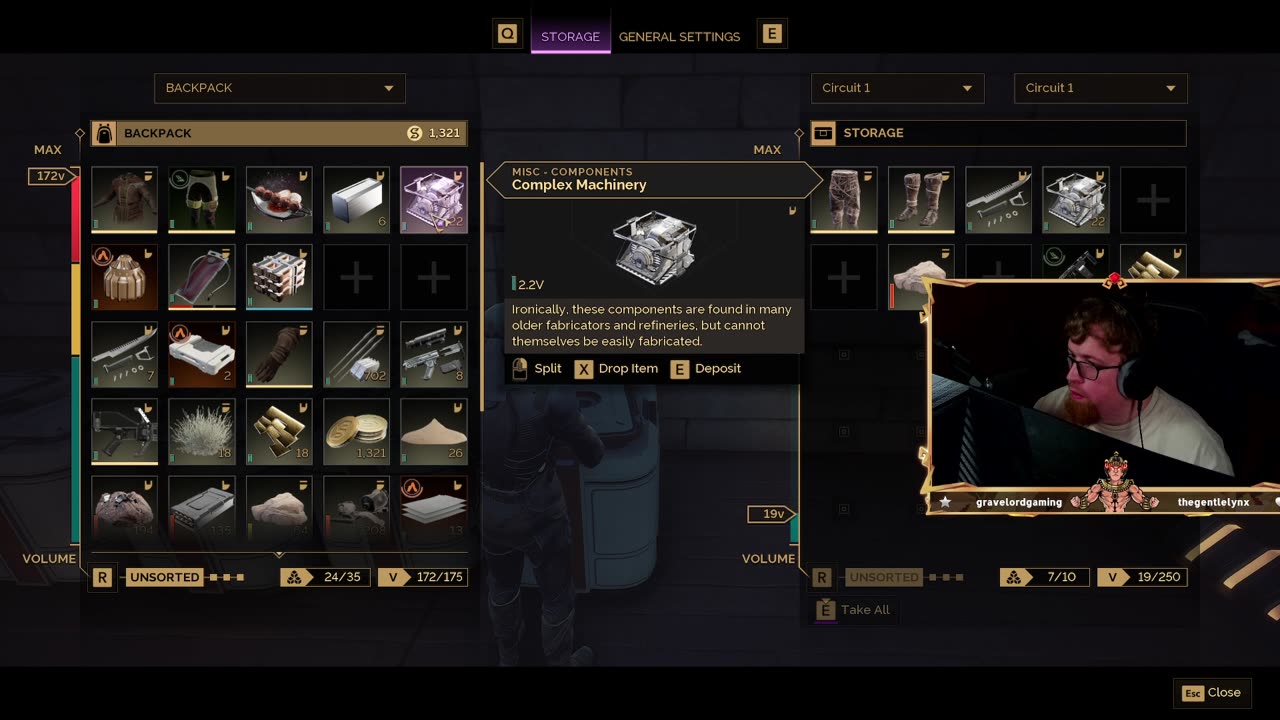Select the backpack stack of 702 rods
This screenshot has height=720, width=1280.
click(x=356, y=354)
